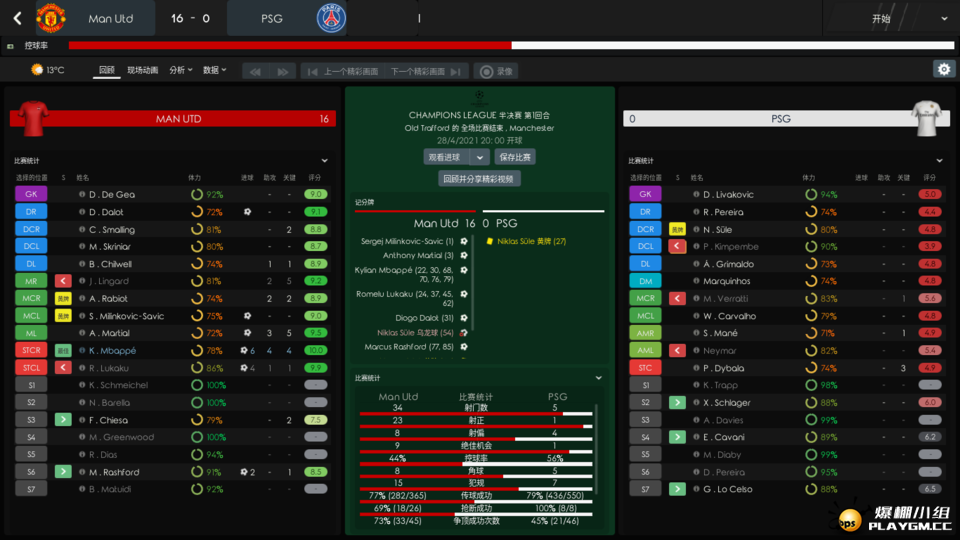The image size is (960, 540).
Task: Jump to 下一个精彩画面 highlight
Action: [x=426, y=71]
